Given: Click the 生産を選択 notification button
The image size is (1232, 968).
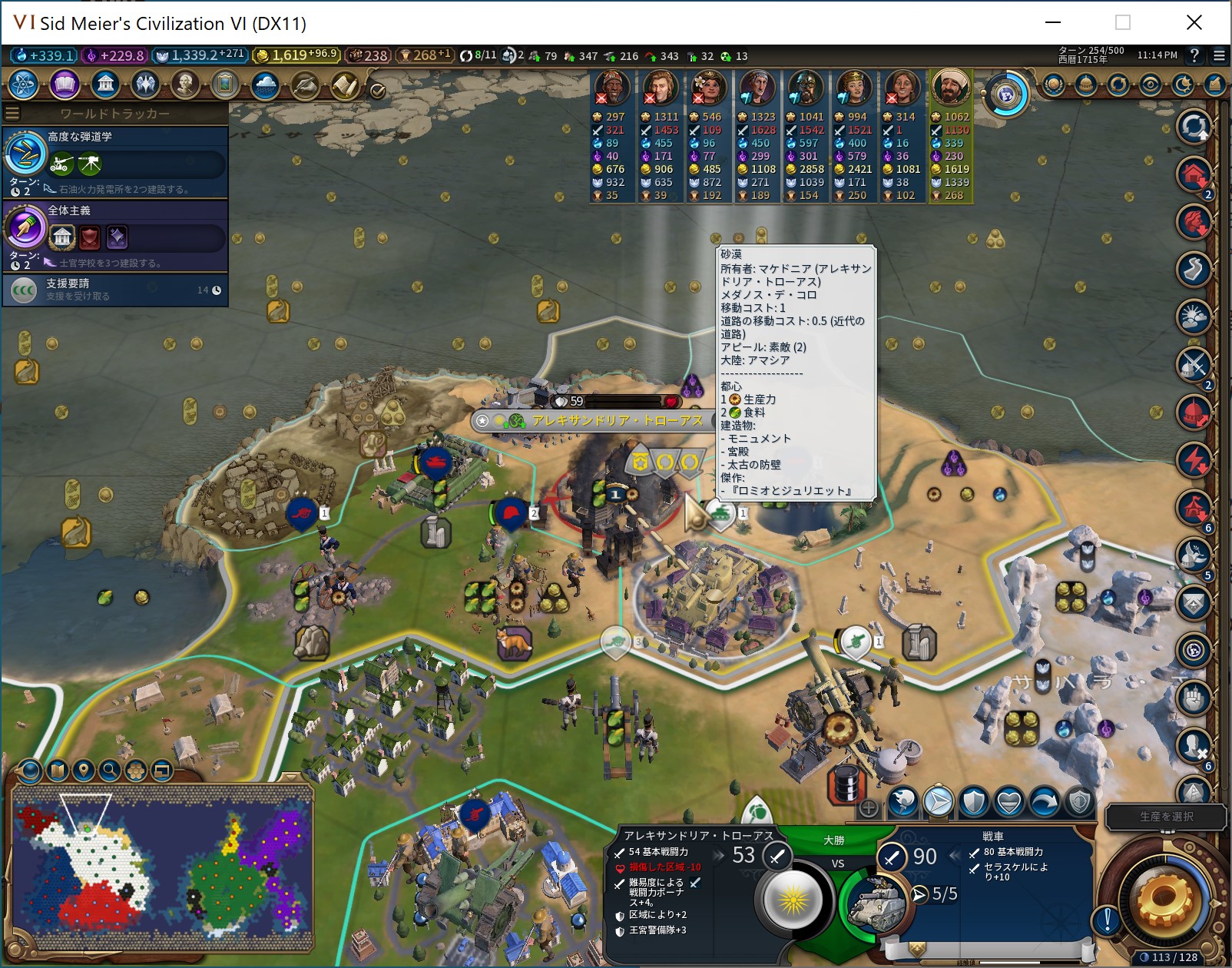Looking at the screenshot, I should pos(1166,817).
